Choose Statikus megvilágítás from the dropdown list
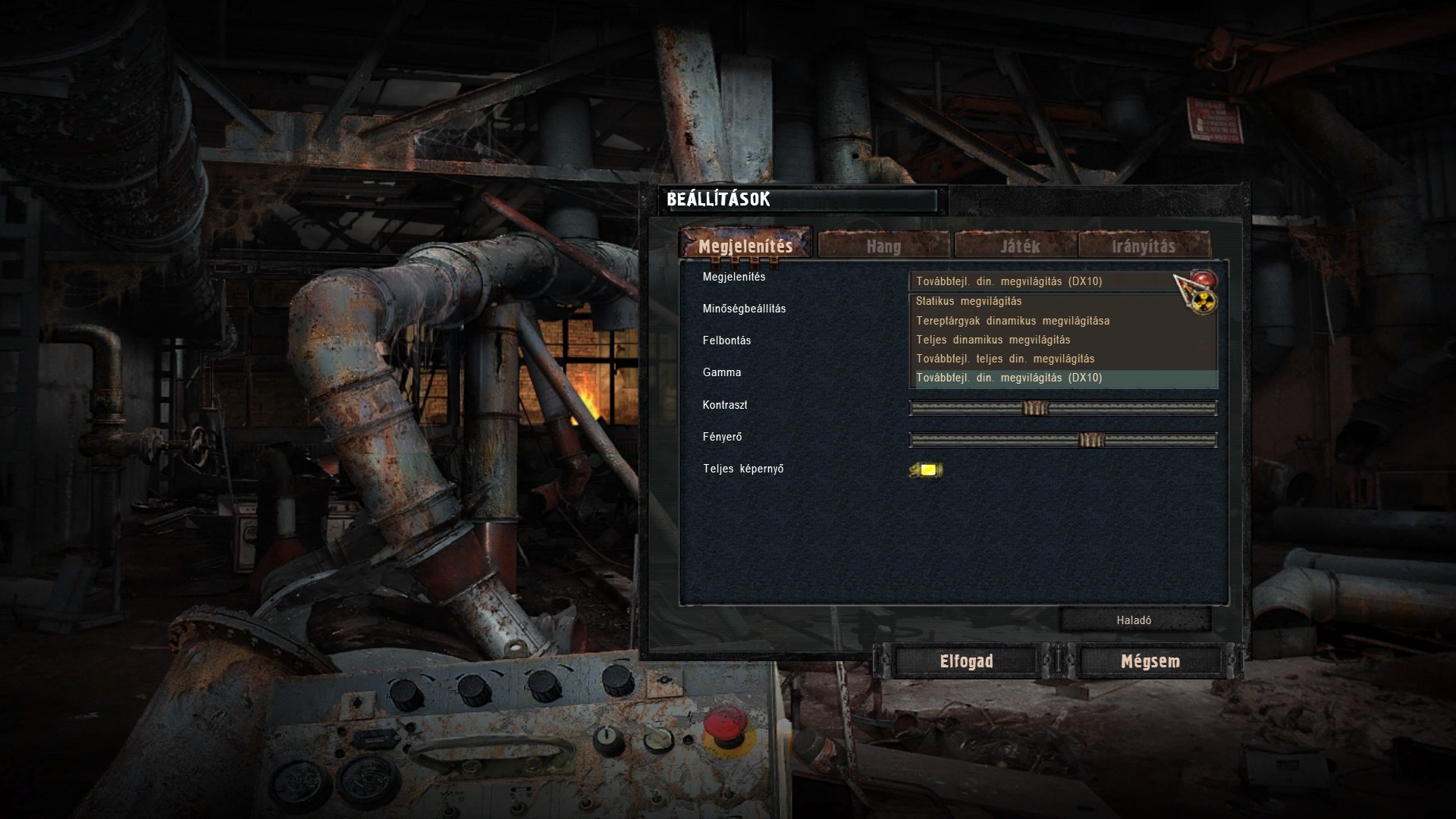The image size is (1456, 819). [x=968, y=301]
